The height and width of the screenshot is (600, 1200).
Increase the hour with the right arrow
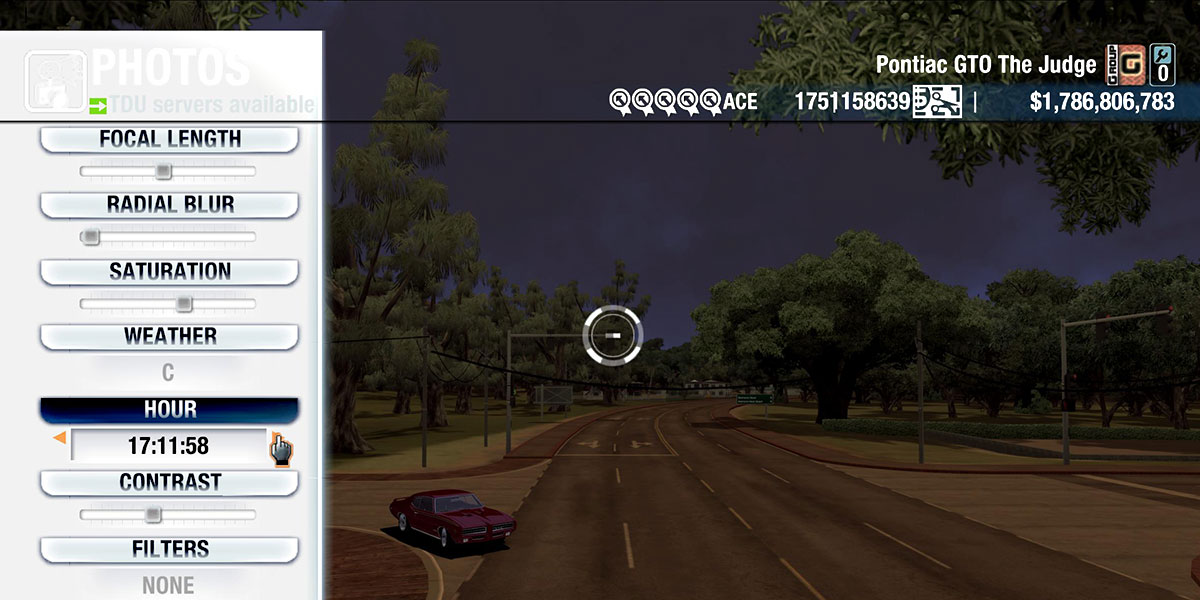tap(274, 438)
